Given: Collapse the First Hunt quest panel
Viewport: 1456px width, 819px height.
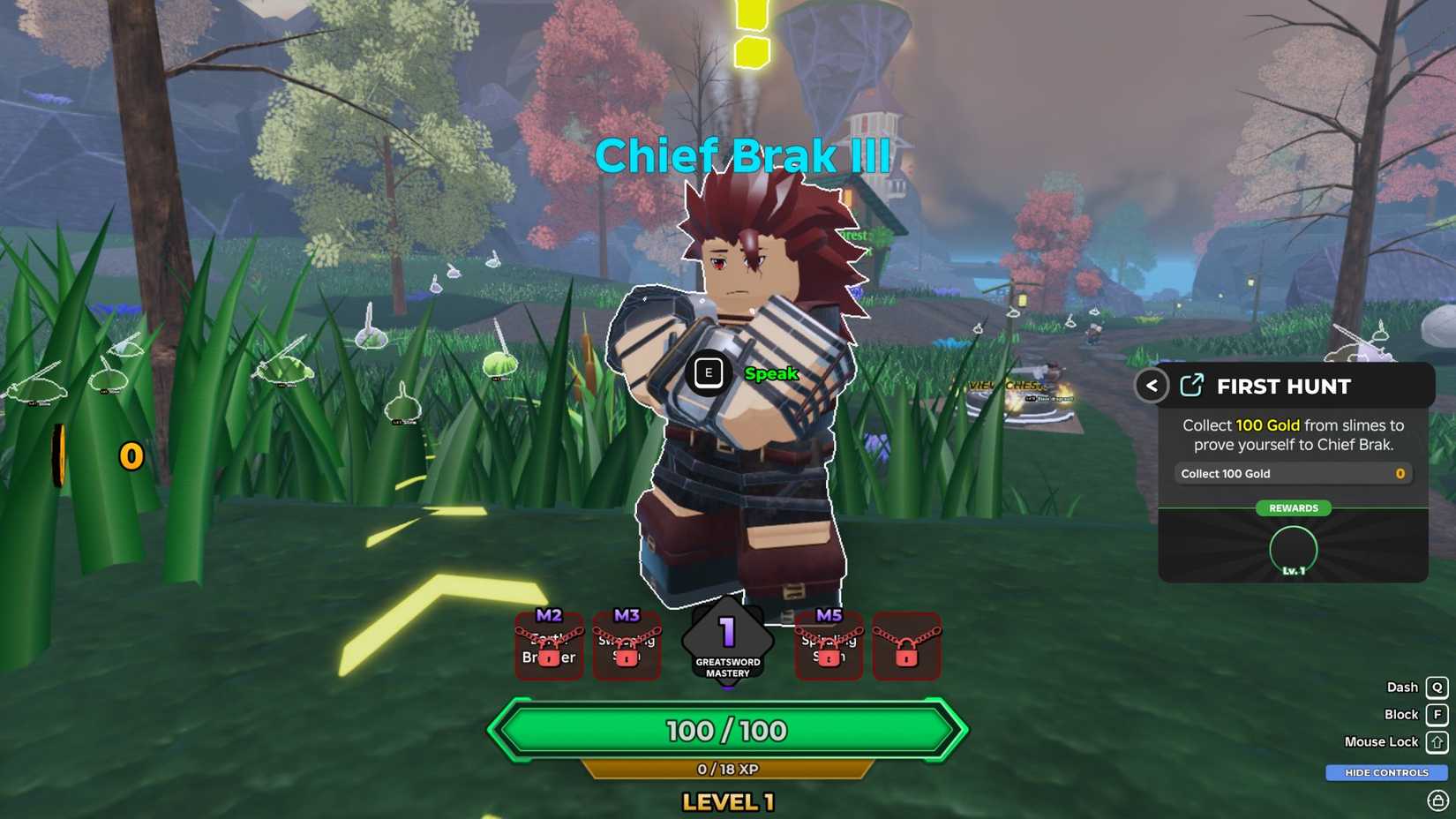Looking at the screenshot, I should click(1151, 386).
